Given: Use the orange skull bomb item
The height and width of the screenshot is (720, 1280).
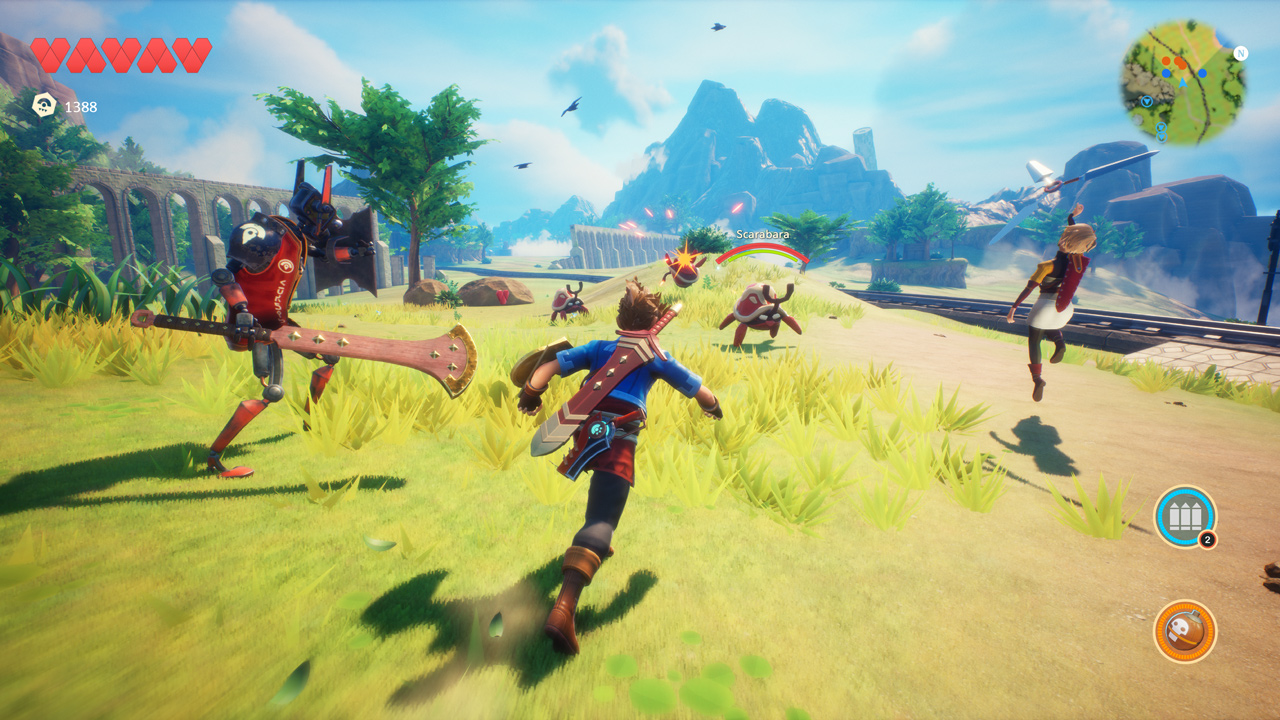Looking at the screenshot, I should (1184, 631).
